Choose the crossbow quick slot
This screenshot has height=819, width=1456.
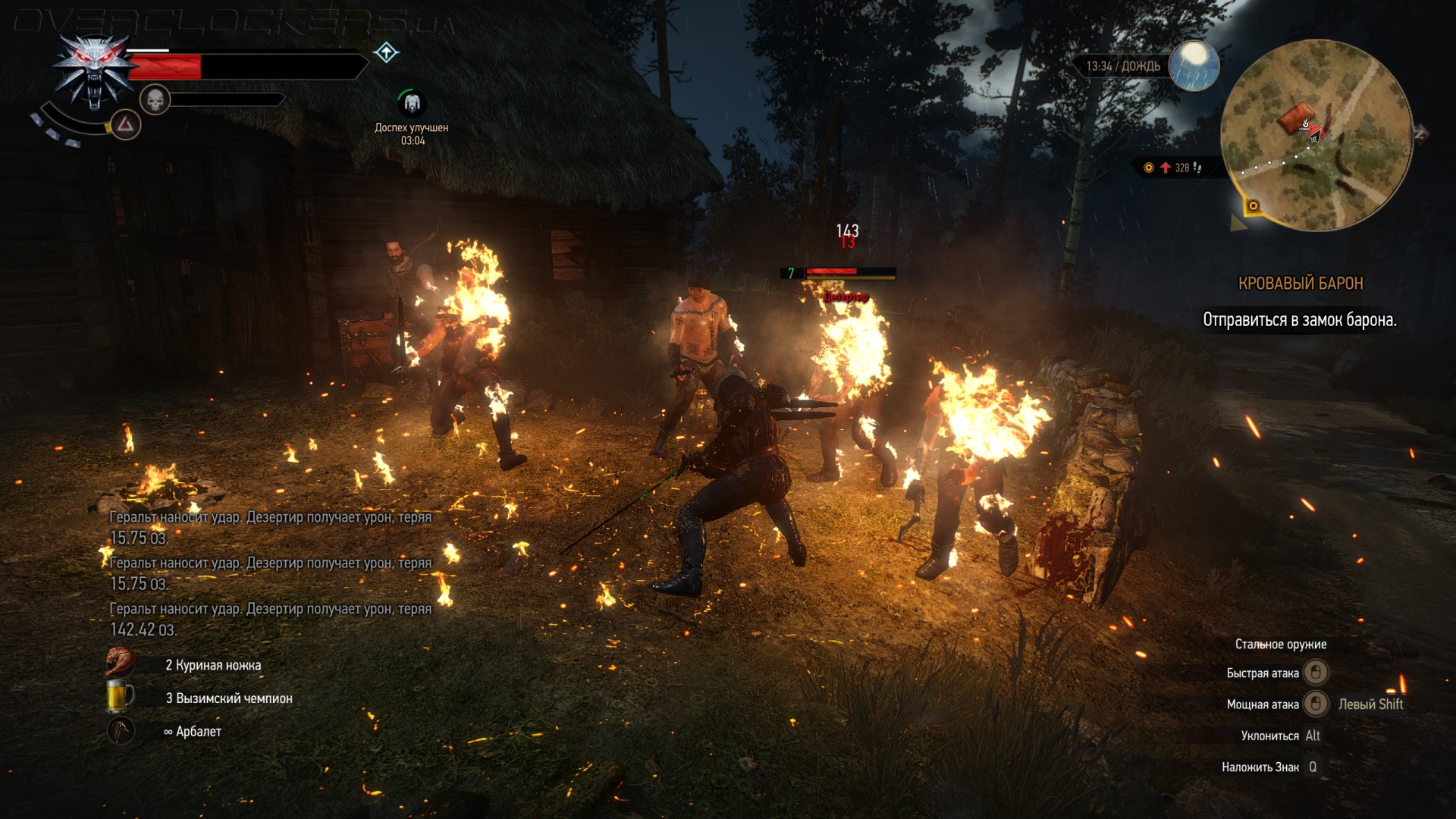coord(121,730)
